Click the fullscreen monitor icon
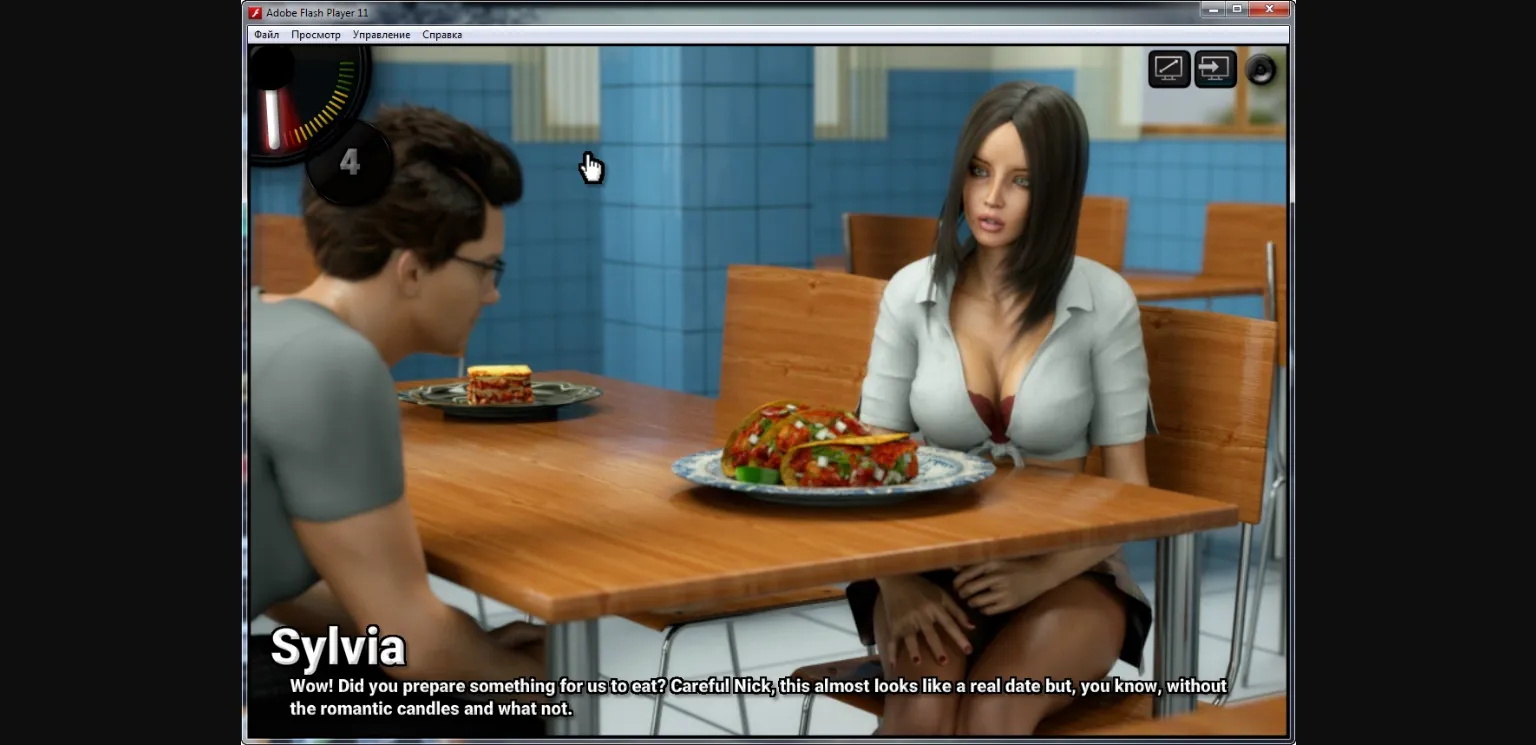Viewport: 1536px width, 745px height. coord(1168,68)
